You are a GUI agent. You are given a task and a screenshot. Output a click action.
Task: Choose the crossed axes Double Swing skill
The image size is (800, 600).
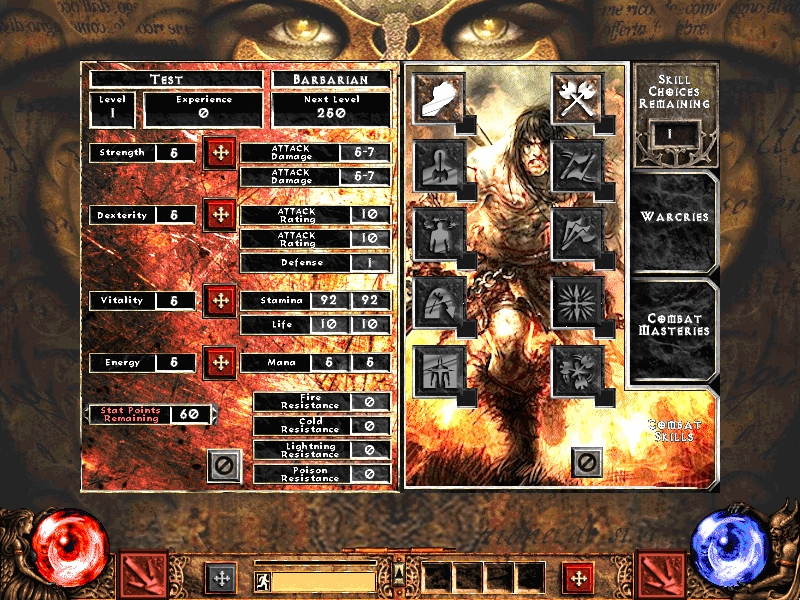coord(577,95)
